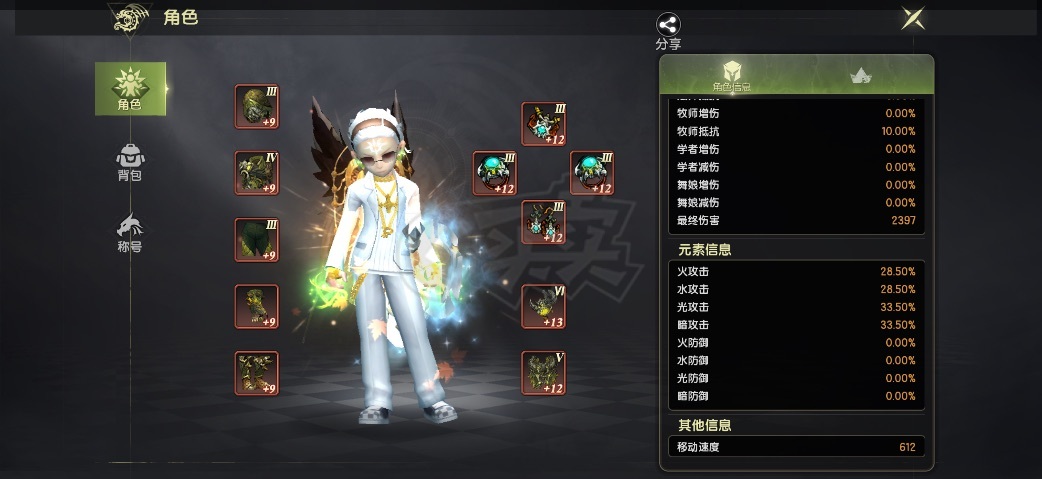The width and height of the screenshot is (1042, 479).
Task: Show the 角色信息 stats tab
Action: pyautogui.click(x=731, y=76)
